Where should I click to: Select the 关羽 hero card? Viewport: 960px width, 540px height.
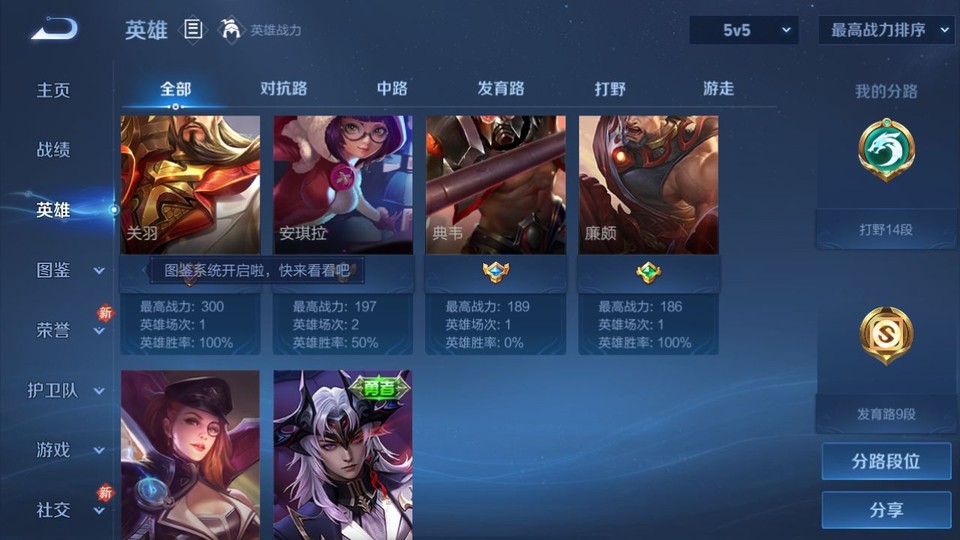pyautogui.click(x=190, y=185)
